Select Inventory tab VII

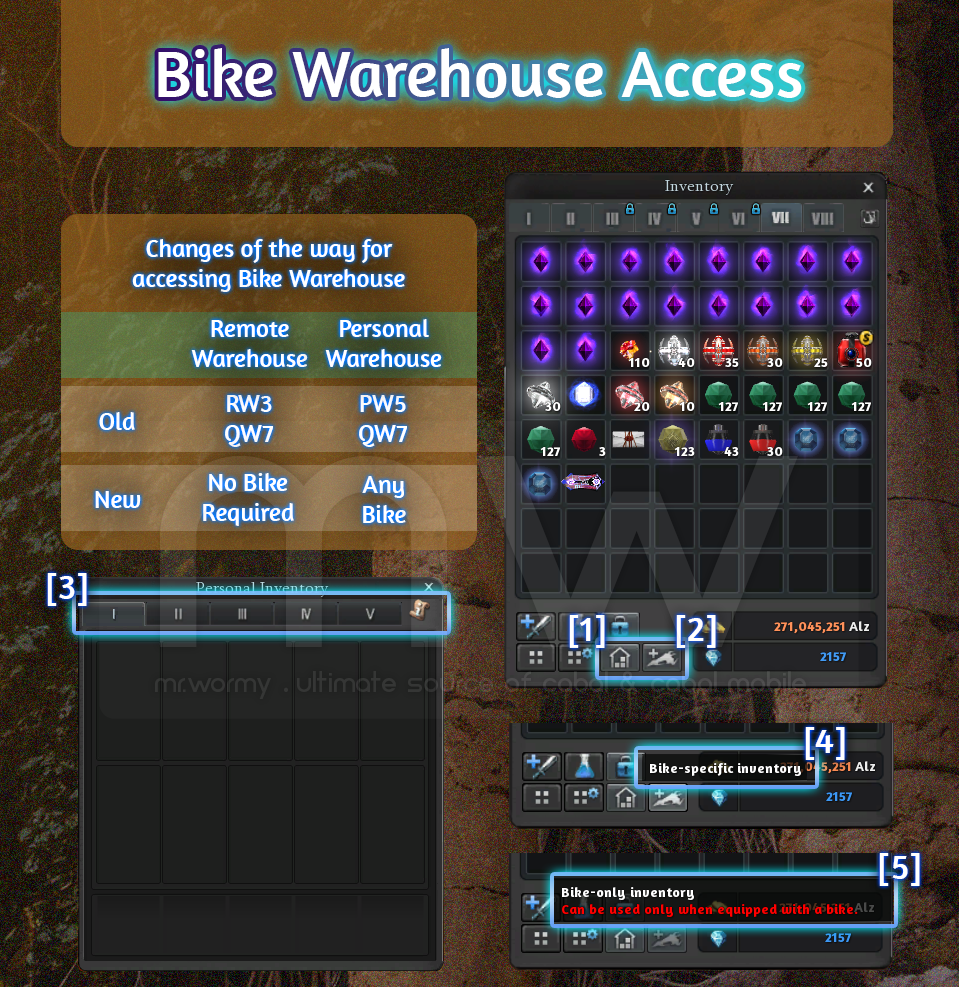pos(780,218)
